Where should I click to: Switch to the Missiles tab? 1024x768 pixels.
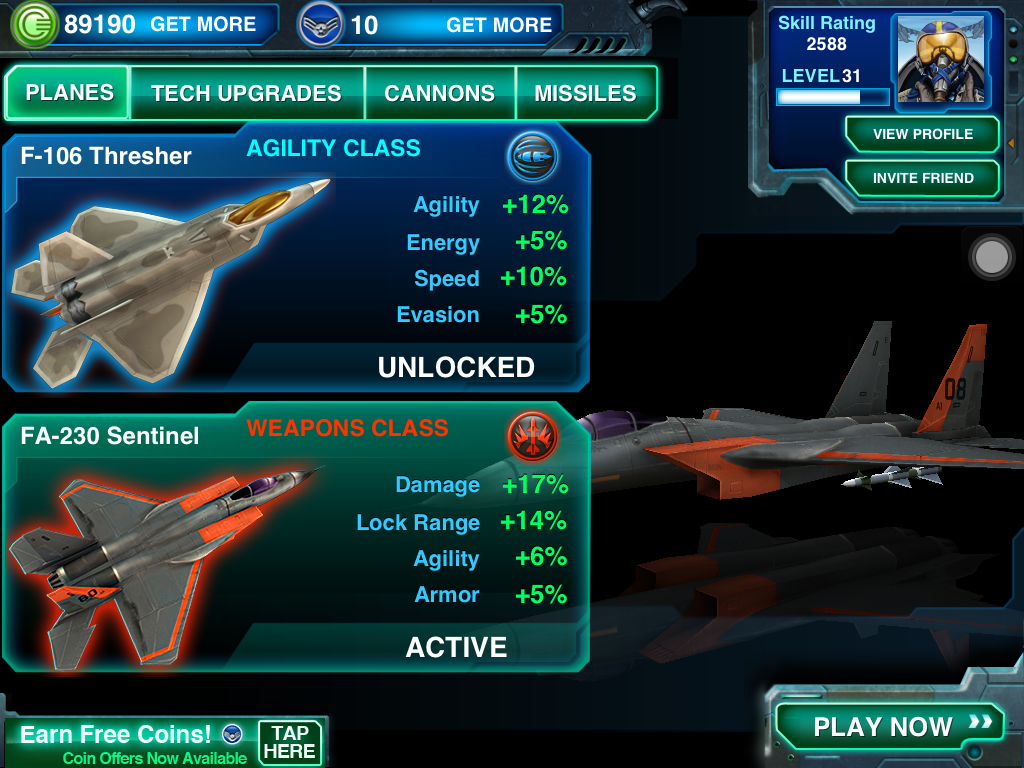[585, 94]
